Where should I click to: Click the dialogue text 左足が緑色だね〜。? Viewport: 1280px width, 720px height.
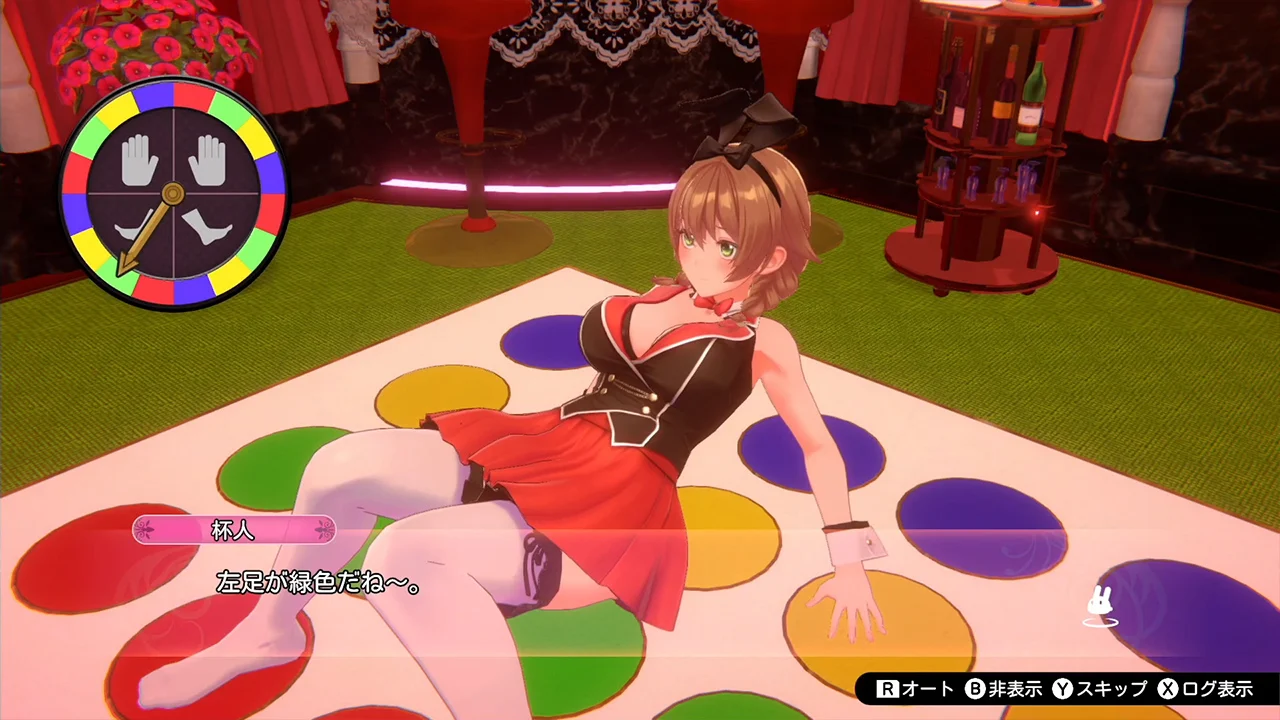tap(318, 583)
